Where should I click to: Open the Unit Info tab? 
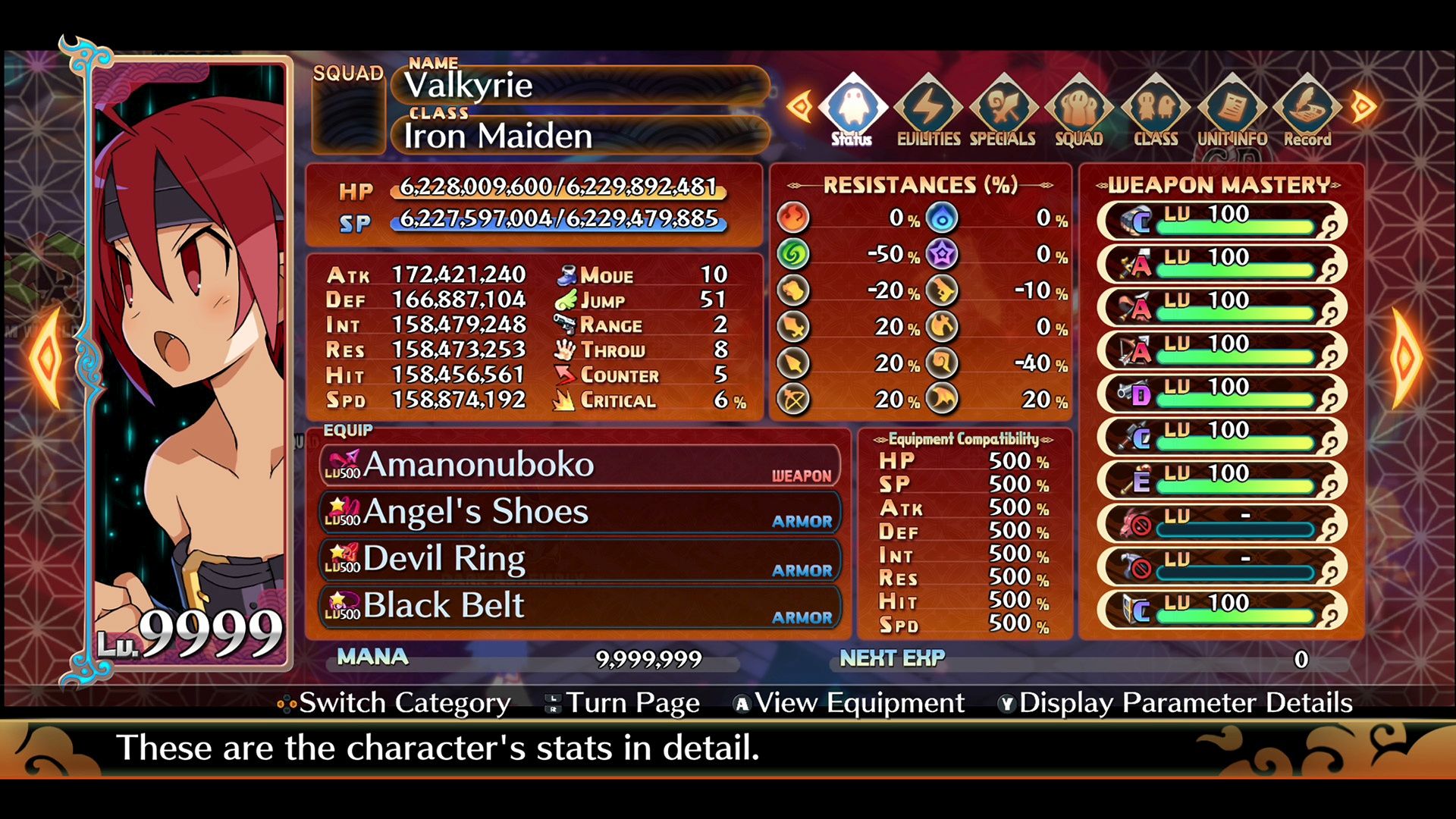1232,112
